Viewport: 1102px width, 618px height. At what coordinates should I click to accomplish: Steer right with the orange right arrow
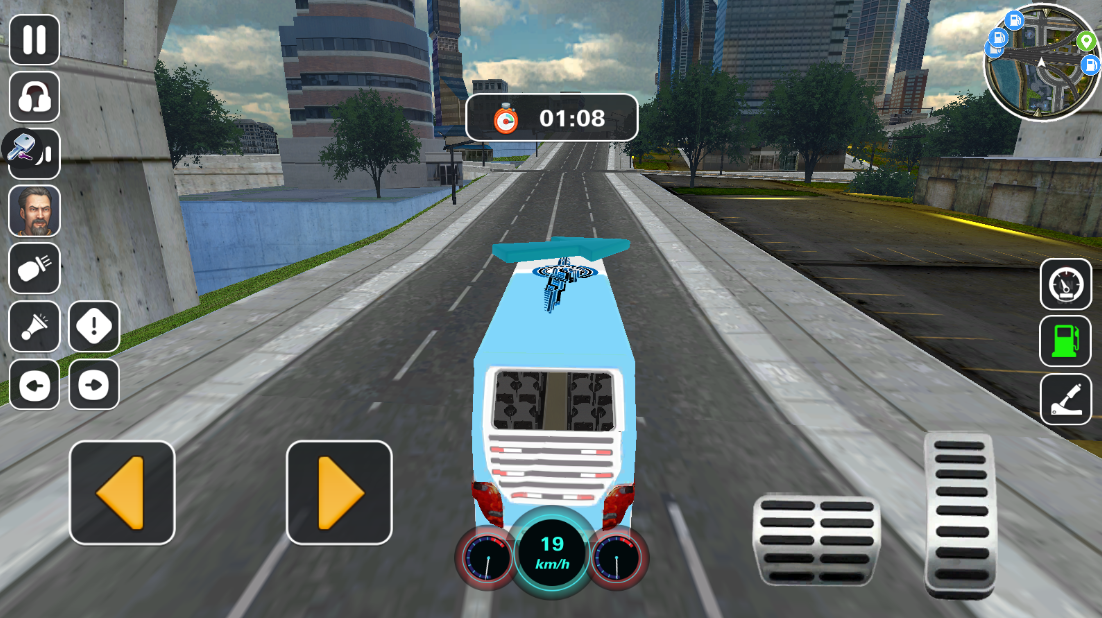339,492
